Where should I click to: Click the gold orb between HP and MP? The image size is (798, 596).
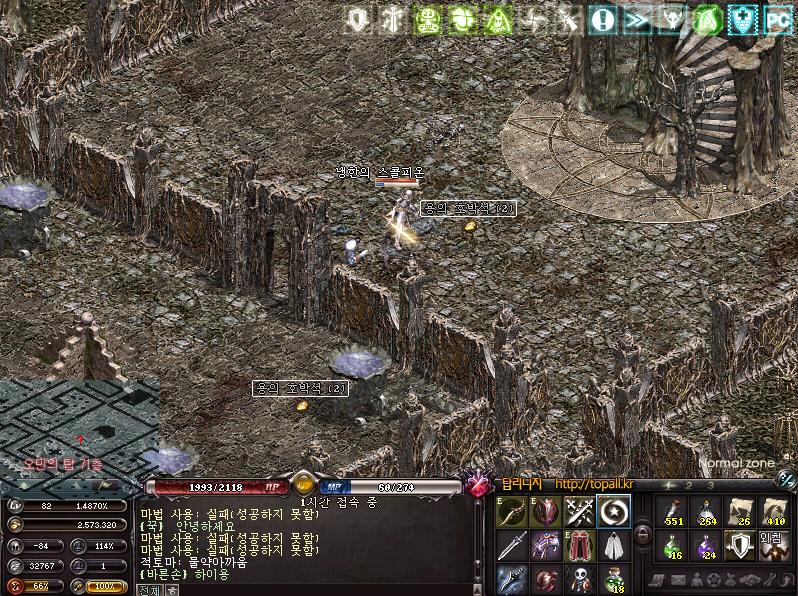tap(304, 484)
